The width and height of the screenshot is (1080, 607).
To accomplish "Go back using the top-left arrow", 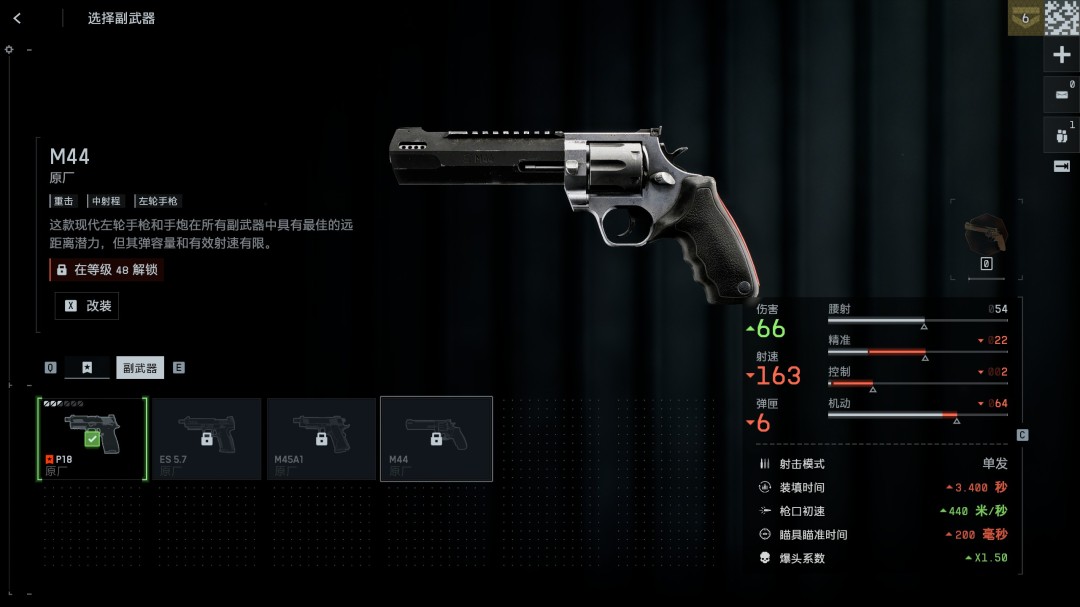I will click(x=17, y=18).
